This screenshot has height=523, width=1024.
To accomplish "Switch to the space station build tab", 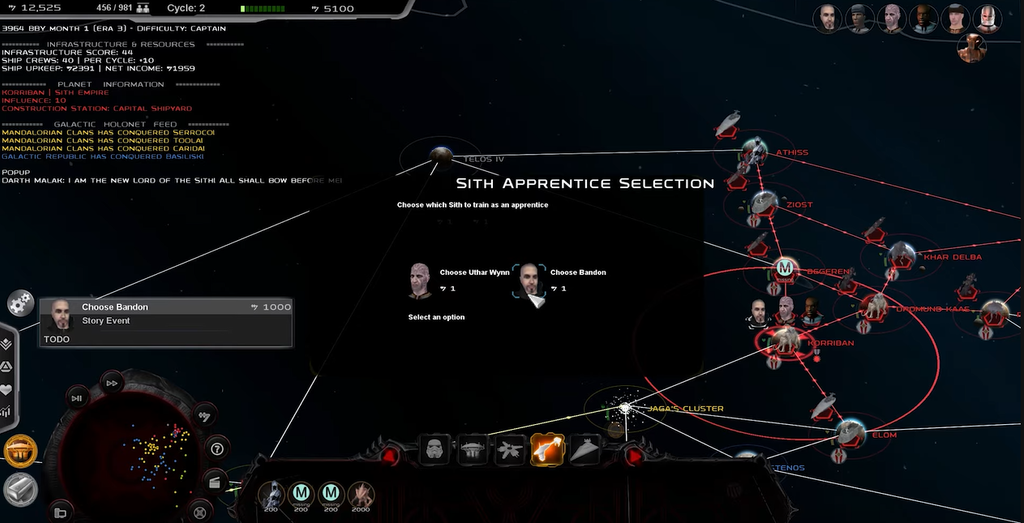I will pyautogui.click(x=473, y=451).
